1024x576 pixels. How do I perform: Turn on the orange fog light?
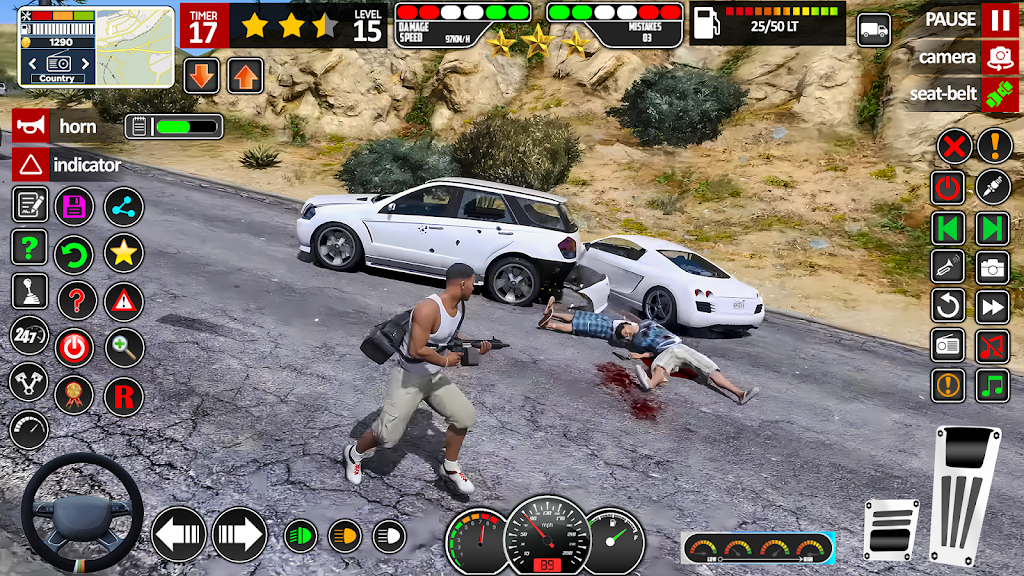(345, 536)
